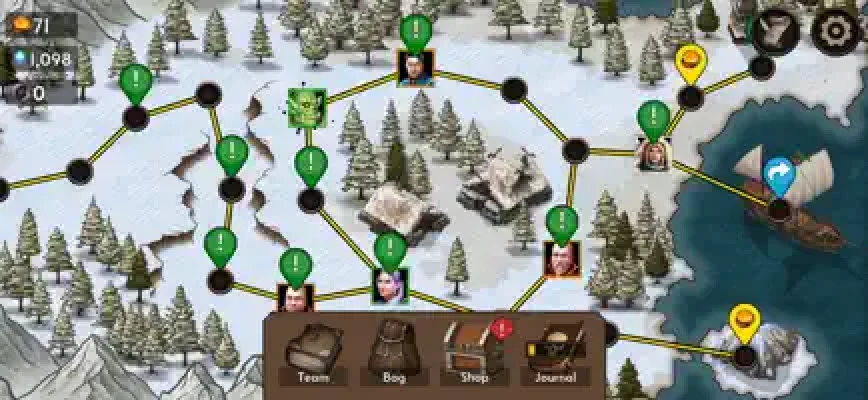Select the blue arrow marker on the ship
The height and width of the screenshot is (400, 868).
click(x=778, y=178)
